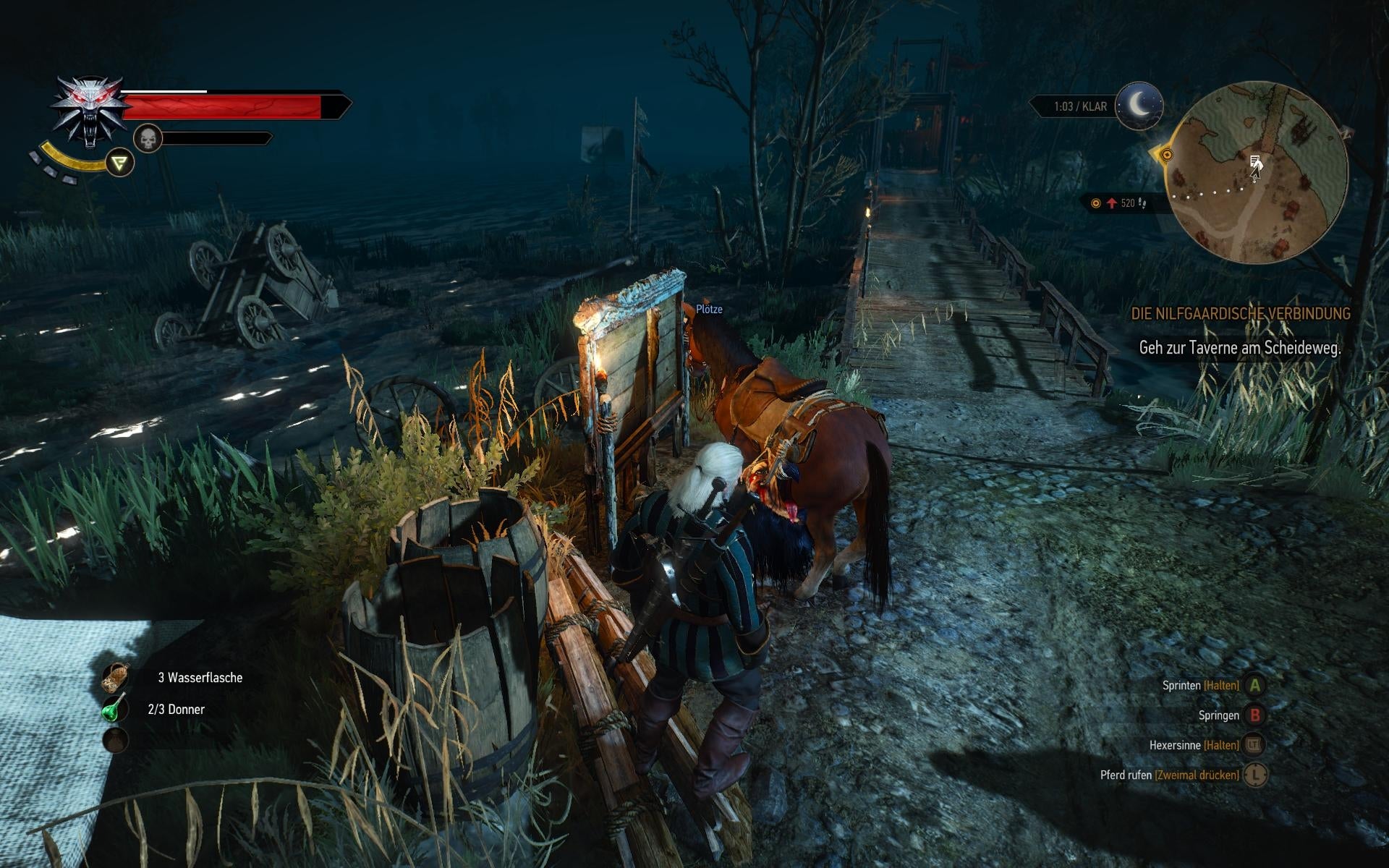Select the yellow quest marker on the minimap

pos(1167,156)
